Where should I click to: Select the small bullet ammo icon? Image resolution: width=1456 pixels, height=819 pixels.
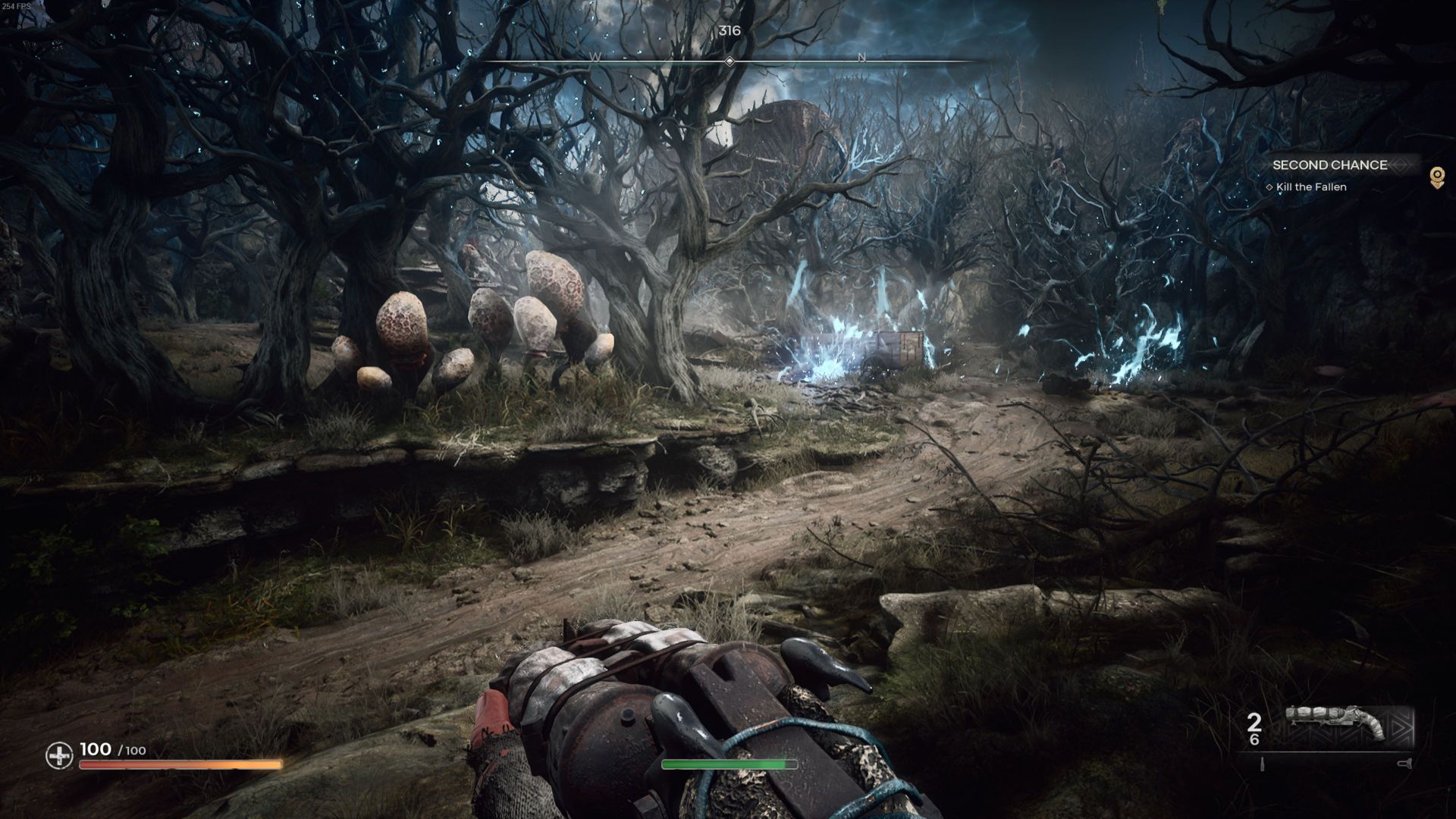[x=1263, y=764]
